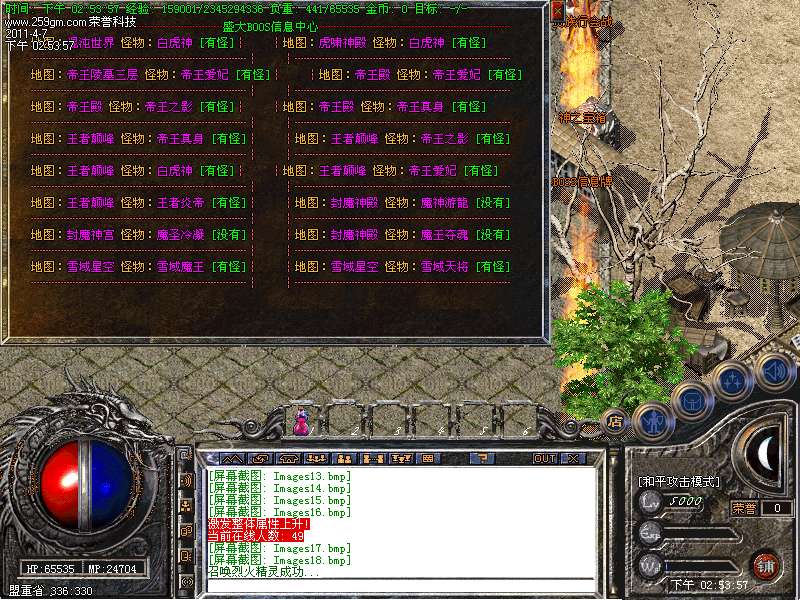Use the pink potion in the belt
The height and width of the screenshot is (600, 800).
click(x=300, y=422)
